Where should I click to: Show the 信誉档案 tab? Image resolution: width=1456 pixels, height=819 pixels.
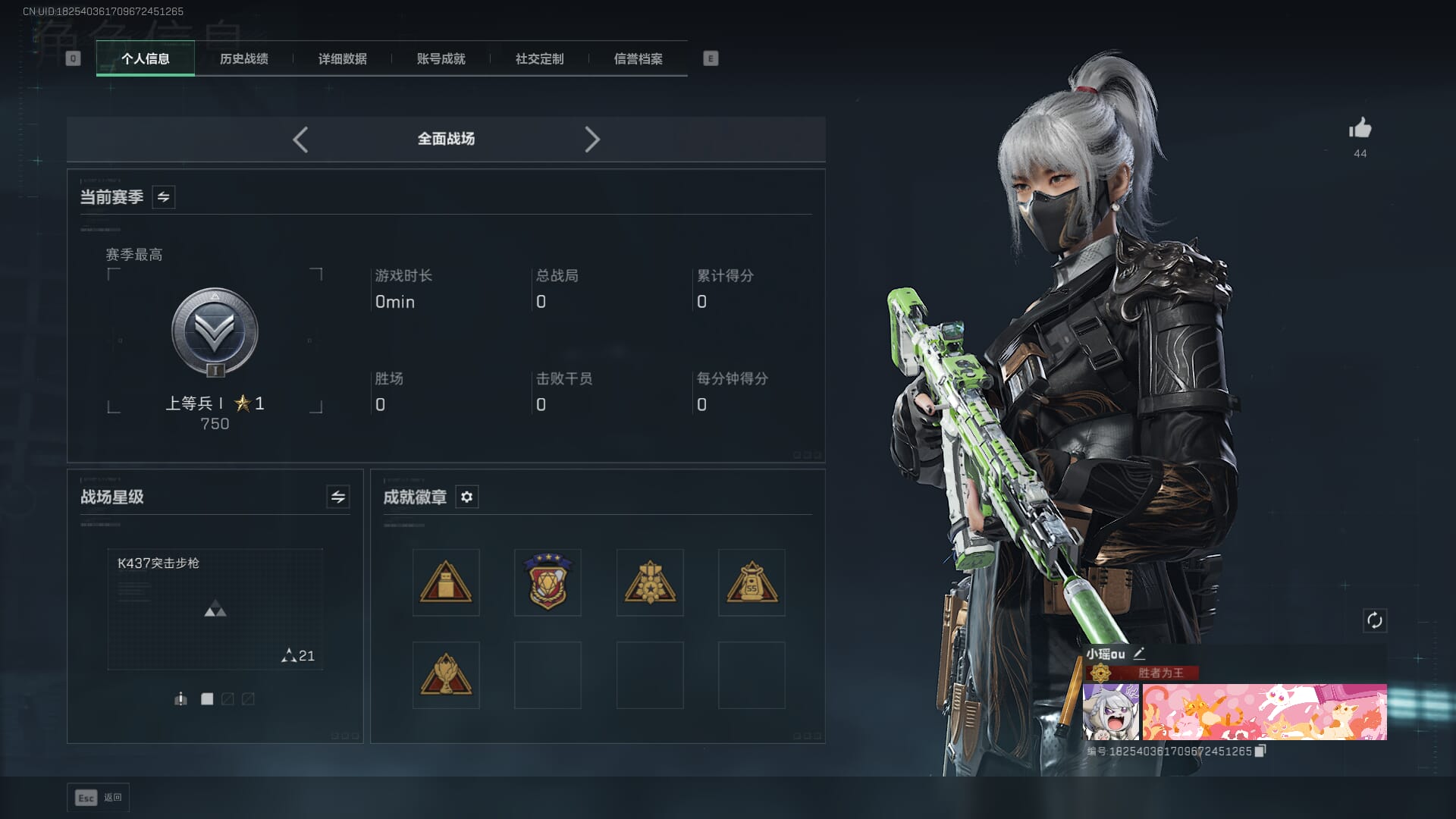tap(638, 58)
